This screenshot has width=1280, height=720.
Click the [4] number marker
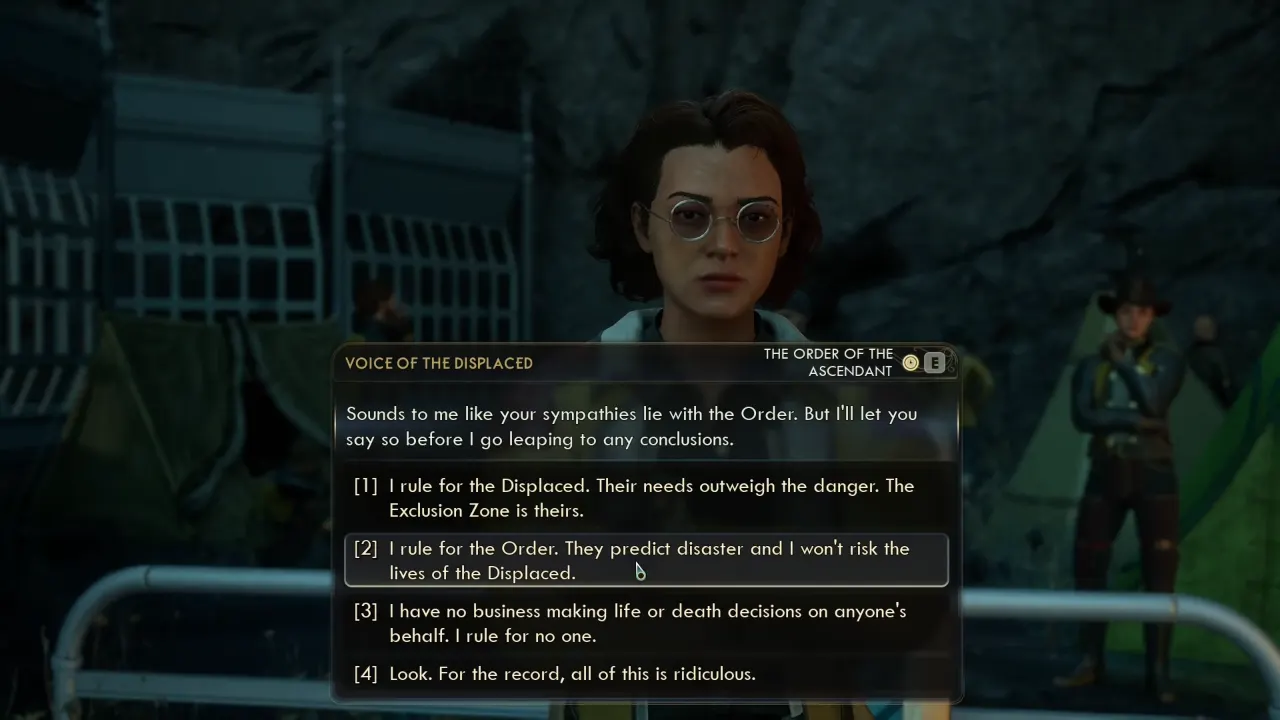[x=365, y=673]
